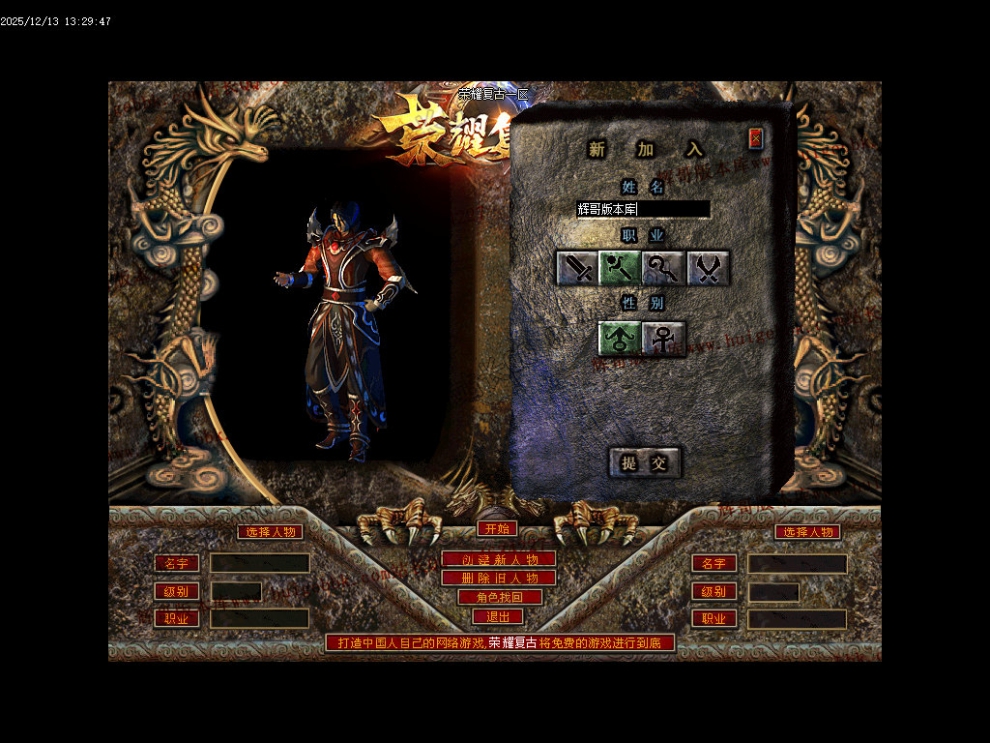Viewport: 990px width, 743px height.
Task: Open 删除旧人物 to delete a character
Action: 498,578
